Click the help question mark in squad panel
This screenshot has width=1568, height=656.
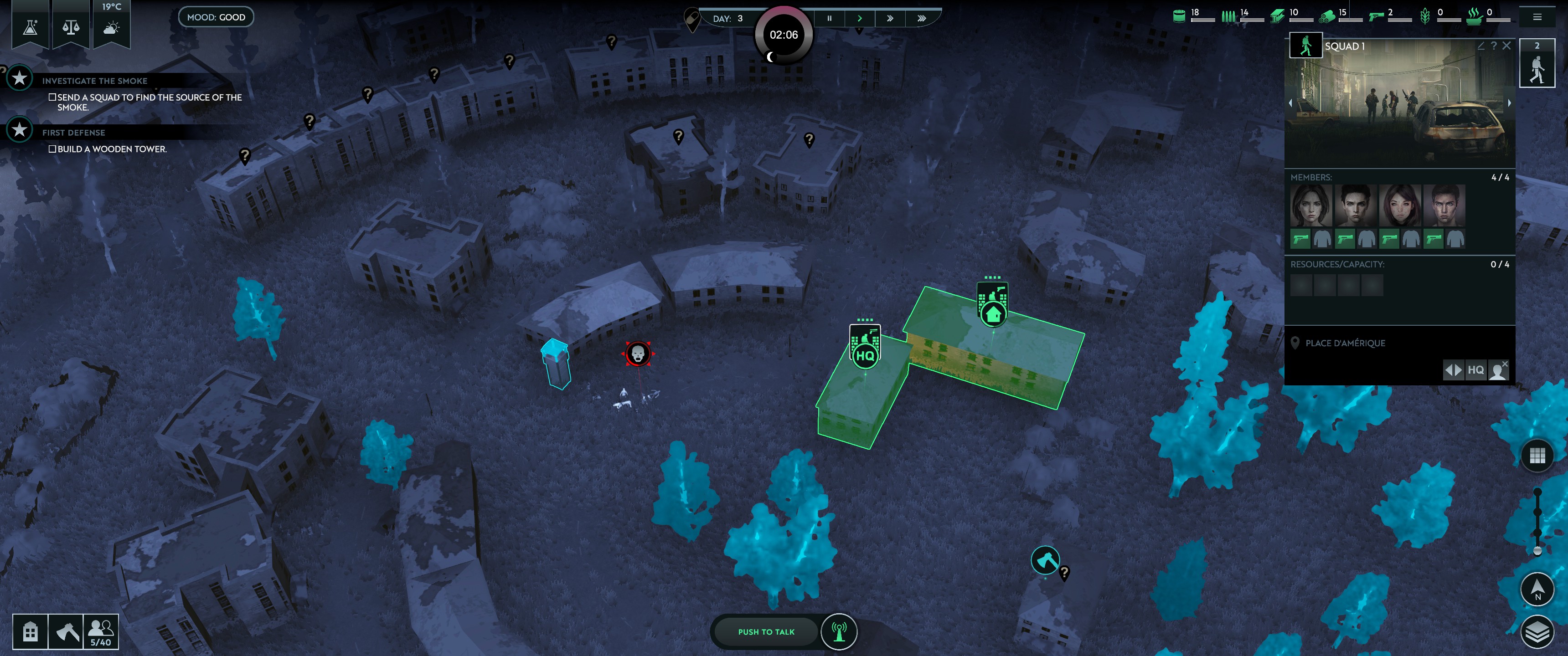(1494, 46)
